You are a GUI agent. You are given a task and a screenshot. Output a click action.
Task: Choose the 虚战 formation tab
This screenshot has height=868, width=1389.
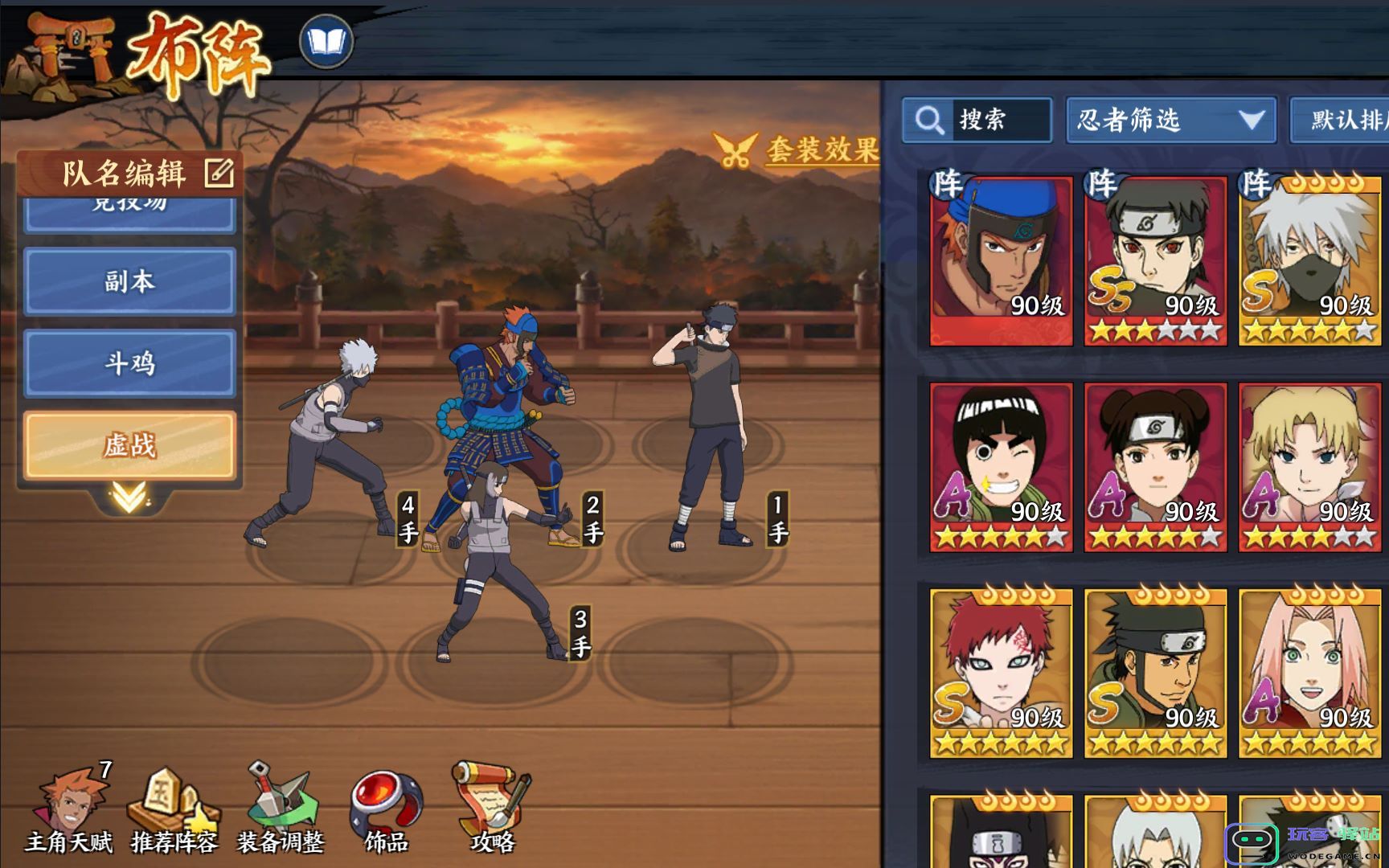coord(129,445)
